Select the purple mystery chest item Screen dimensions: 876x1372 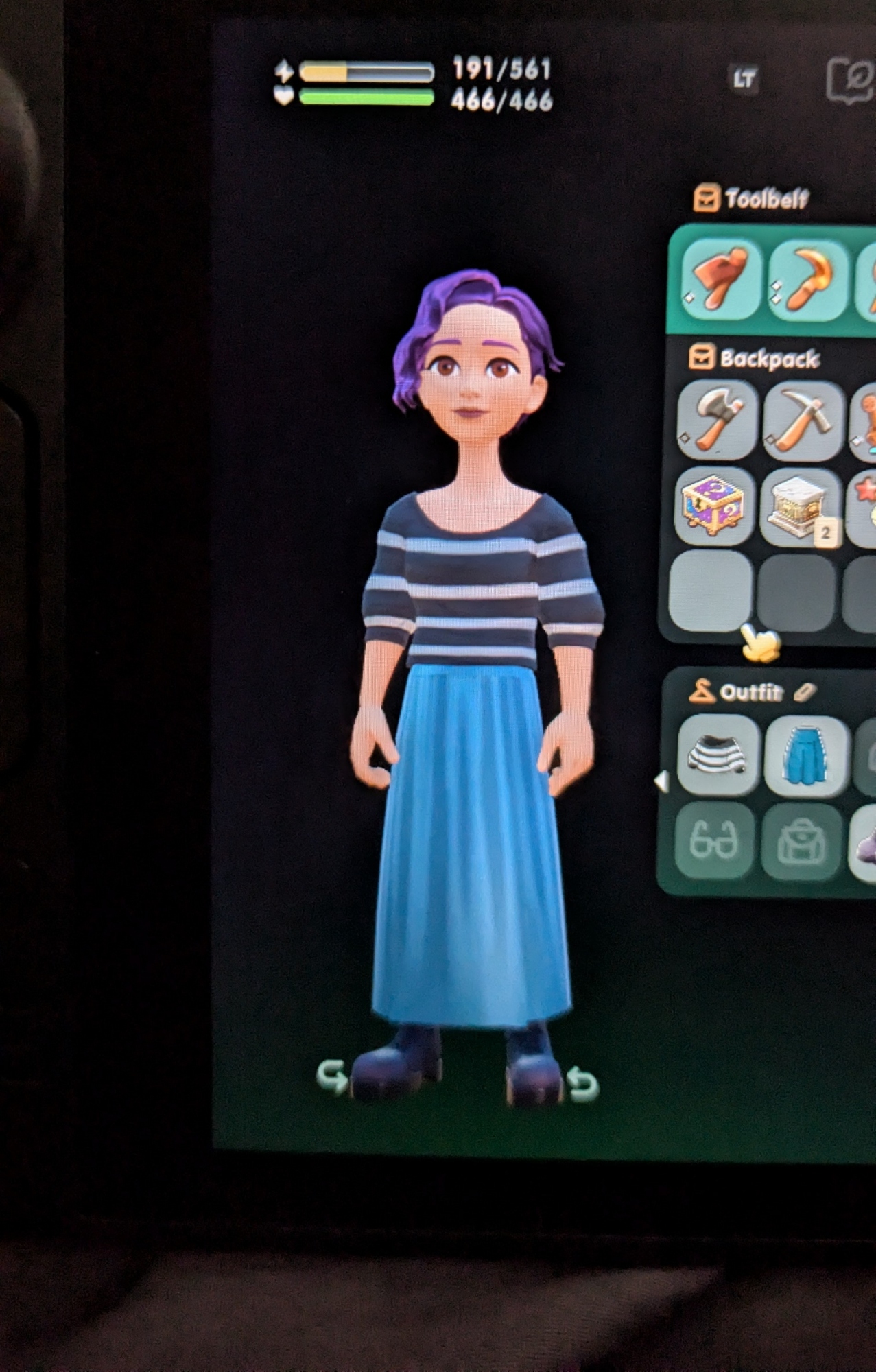(714, 506)
